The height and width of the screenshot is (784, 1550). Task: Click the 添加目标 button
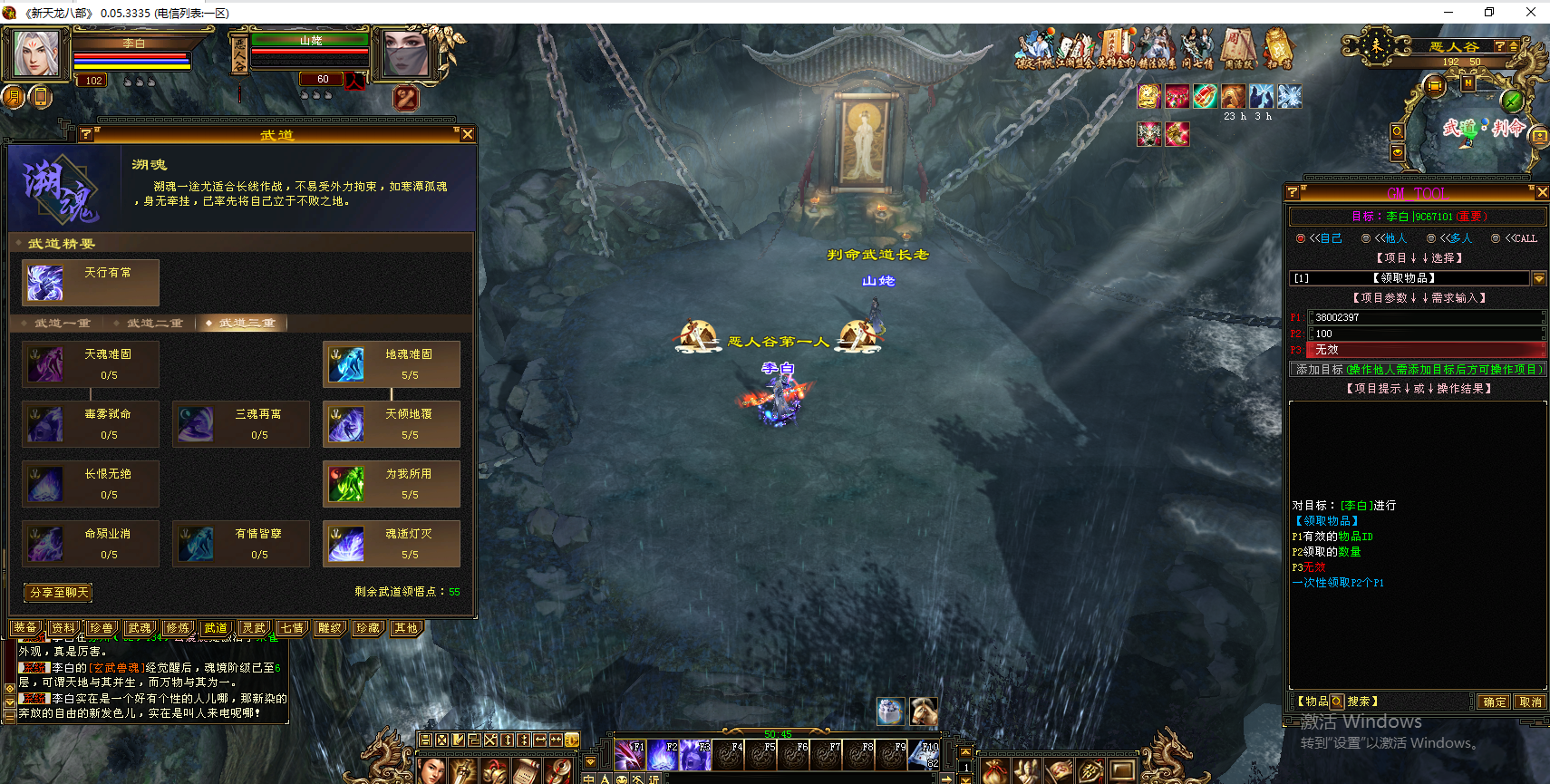[x=1418, y=370]
